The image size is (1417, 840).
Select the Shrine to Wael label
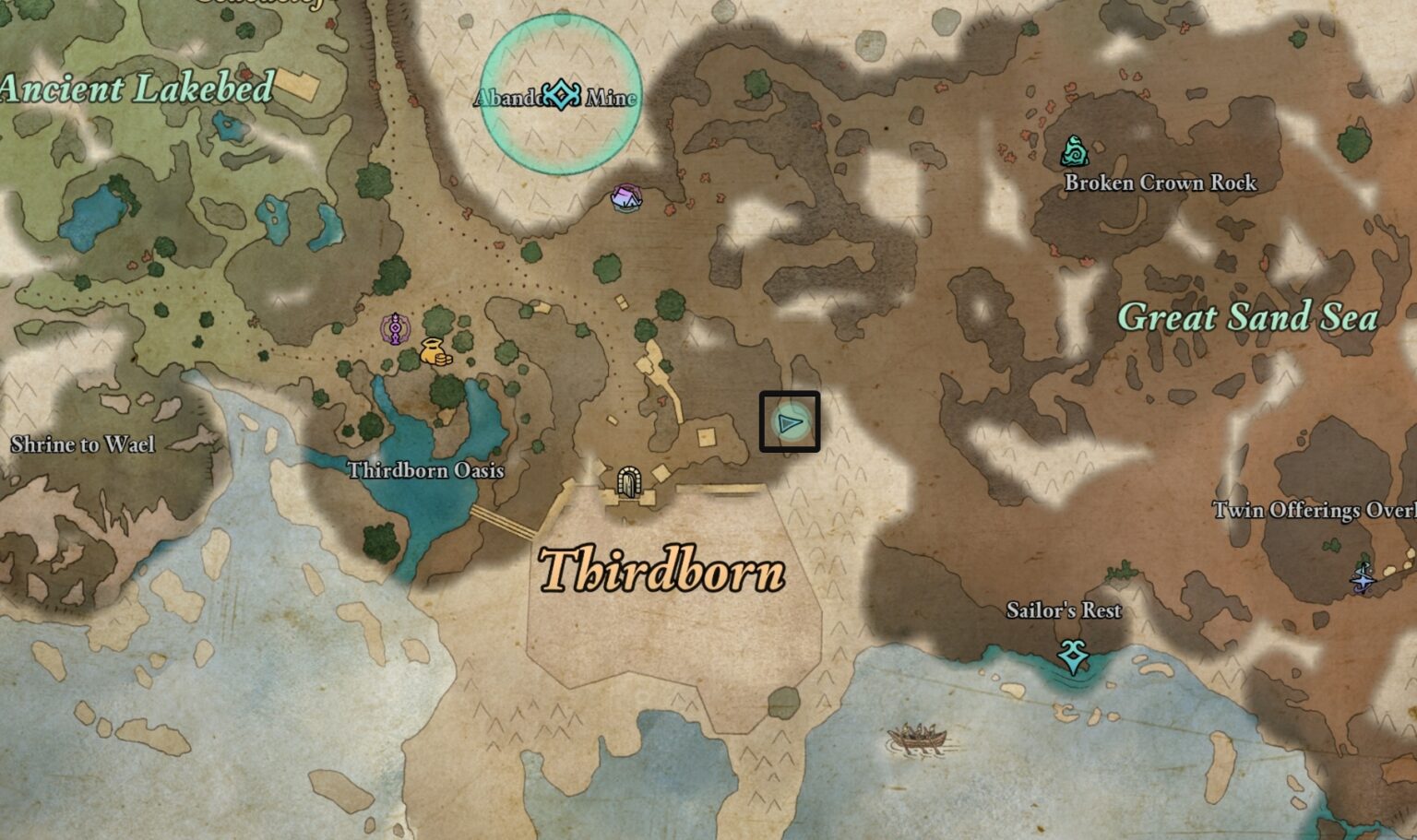[x=83, y=445]
